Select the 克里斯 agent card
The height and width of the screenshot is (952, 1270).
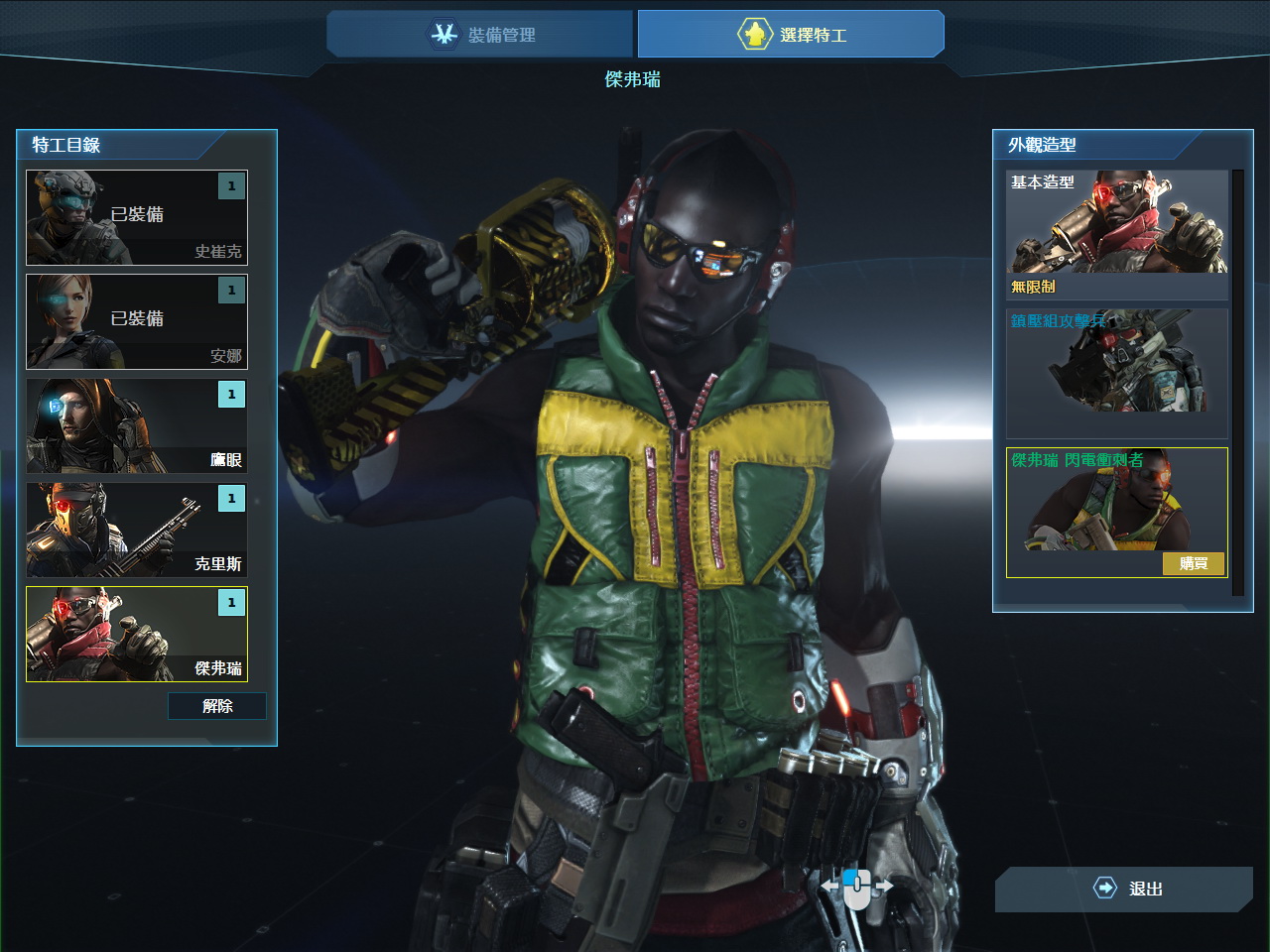(137, 530)
